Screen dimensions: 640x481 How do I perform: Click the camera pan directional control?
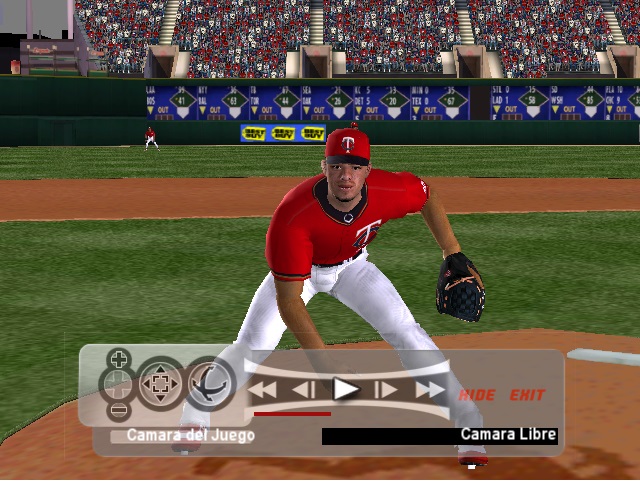tap(161, 384)
